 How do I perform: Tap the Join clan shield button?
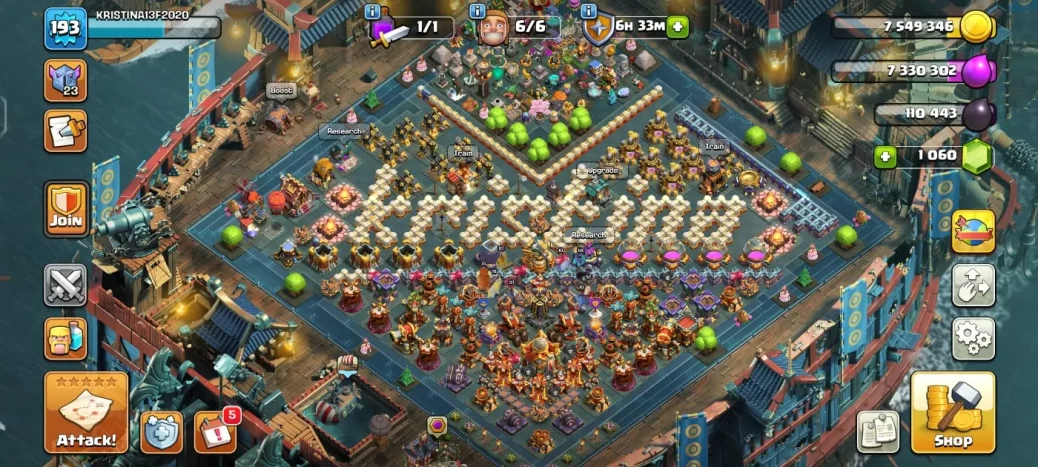[x=66, y=208]
